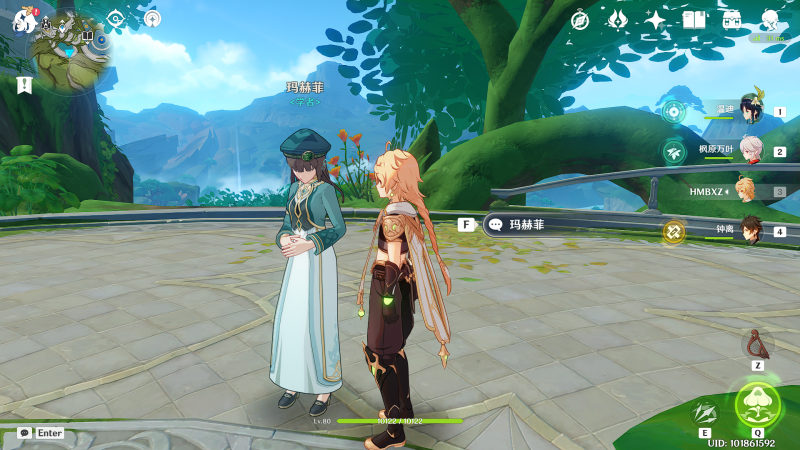
Task: Open the backpack inventory
Action: click(732, 20)
